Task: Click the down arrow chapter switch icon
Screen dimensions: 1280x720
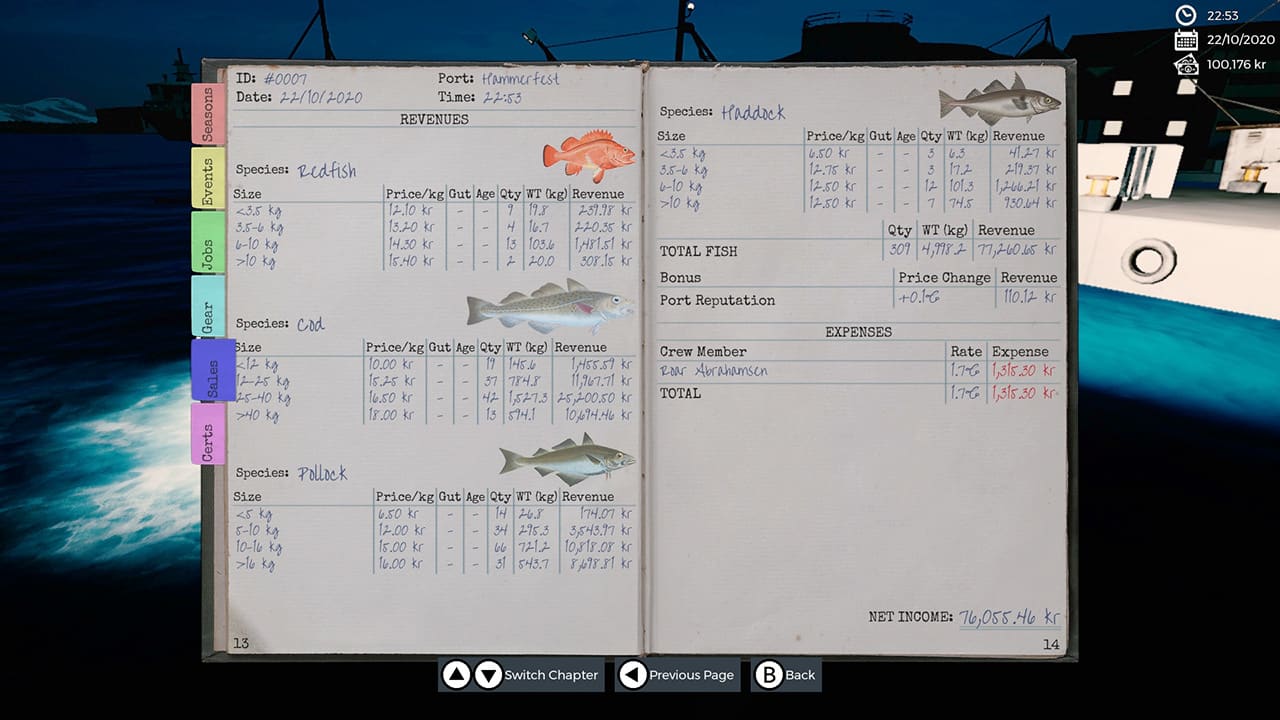Action: pos(488,675)
